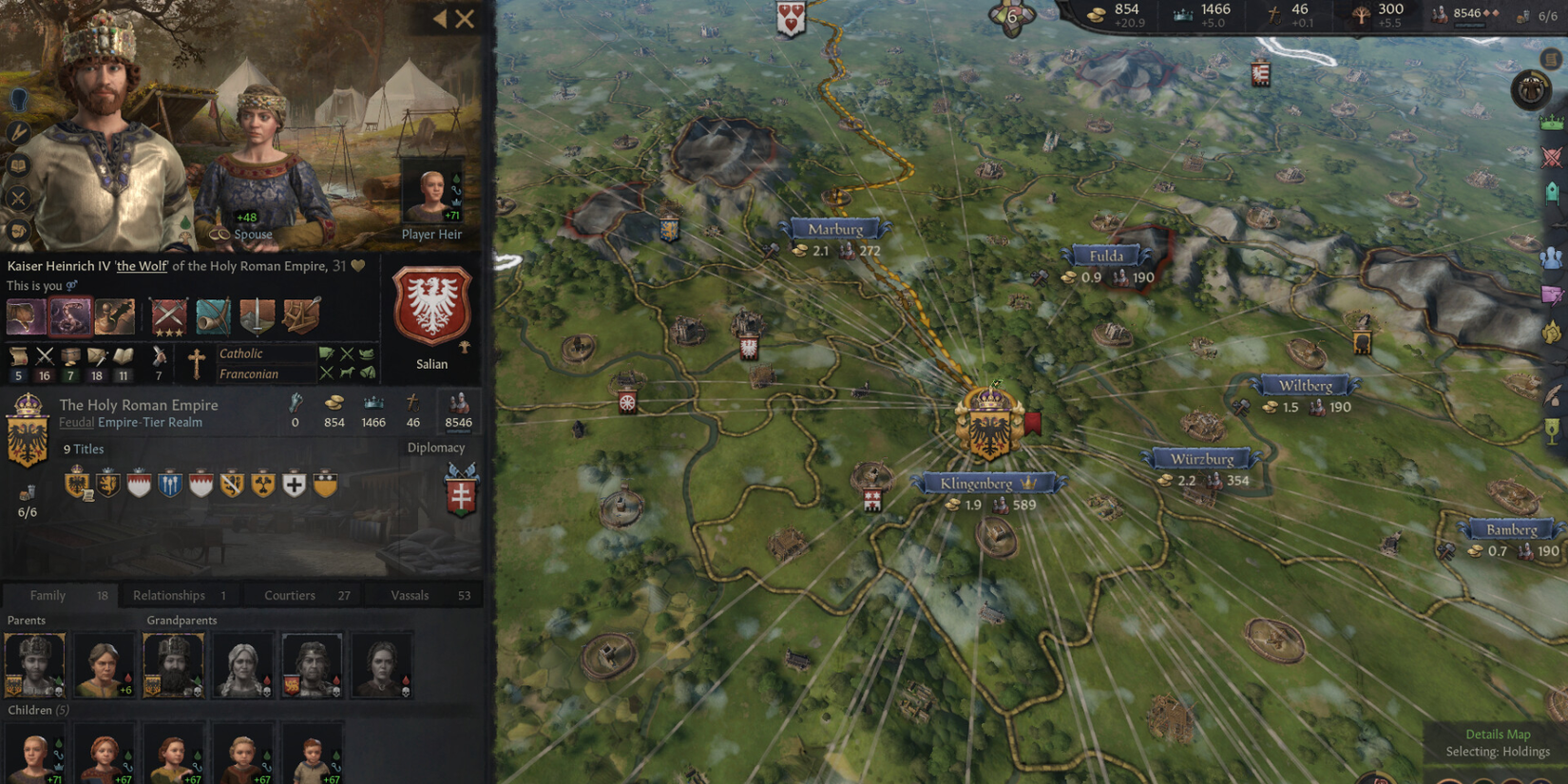Click 'the Wolf' nickname link

pyautogui.click(x=142, y=266)
